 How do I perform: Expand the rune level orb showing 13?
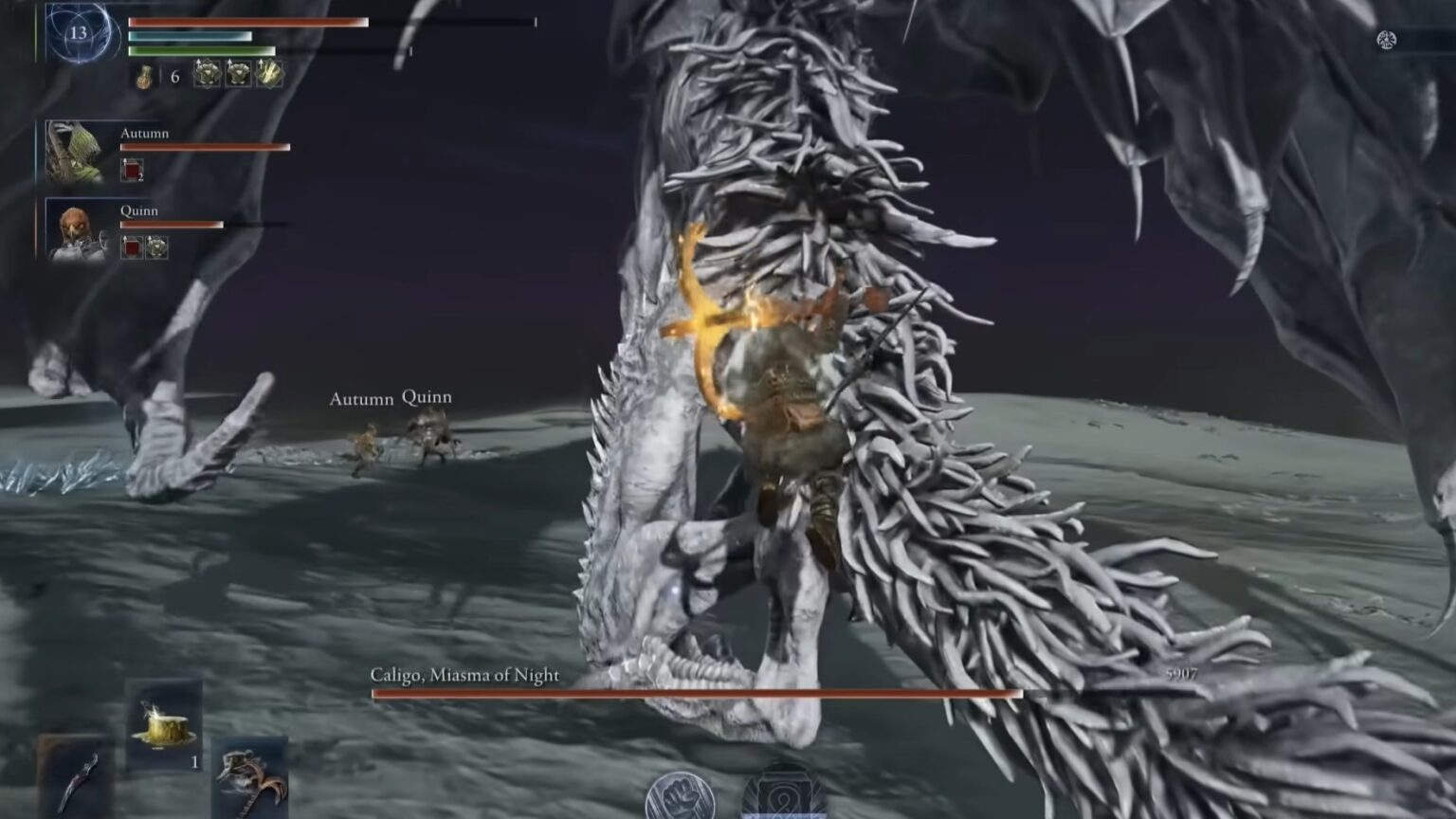coord(82,32)
